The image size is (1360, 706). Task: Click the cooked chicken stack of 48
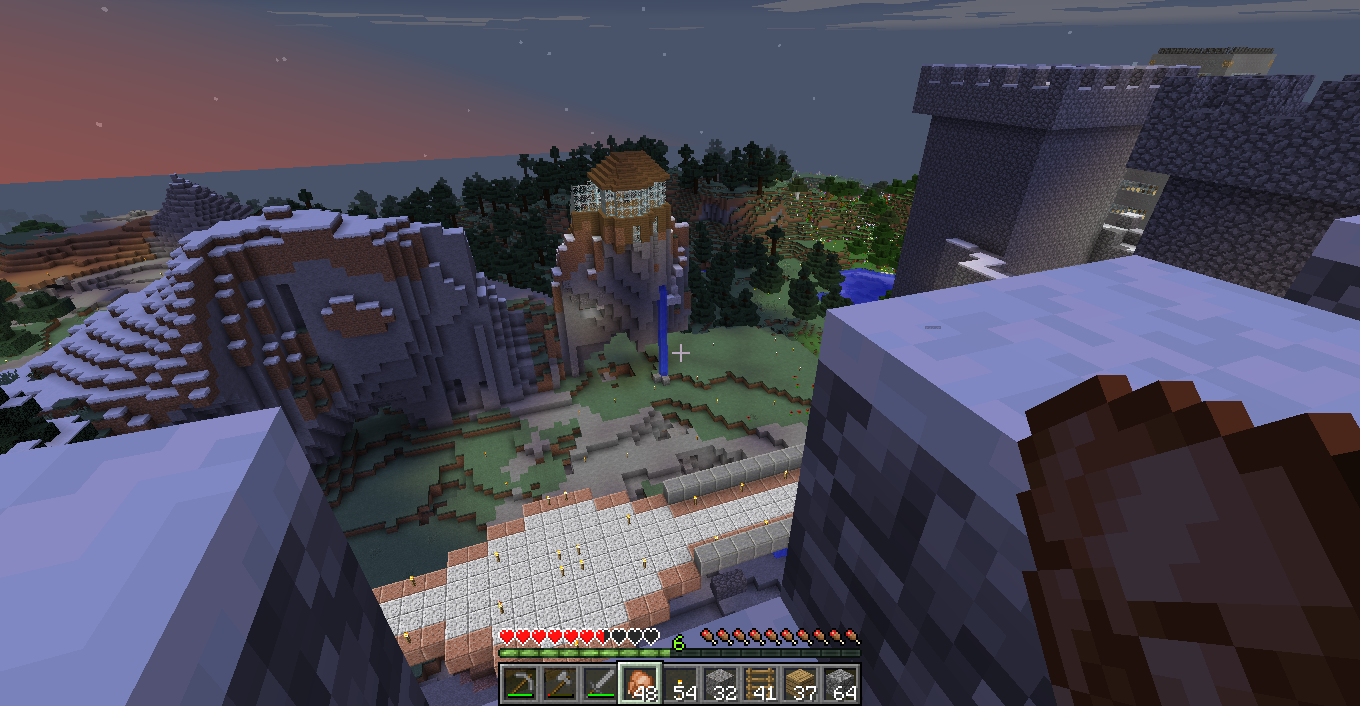coord(640,684)
